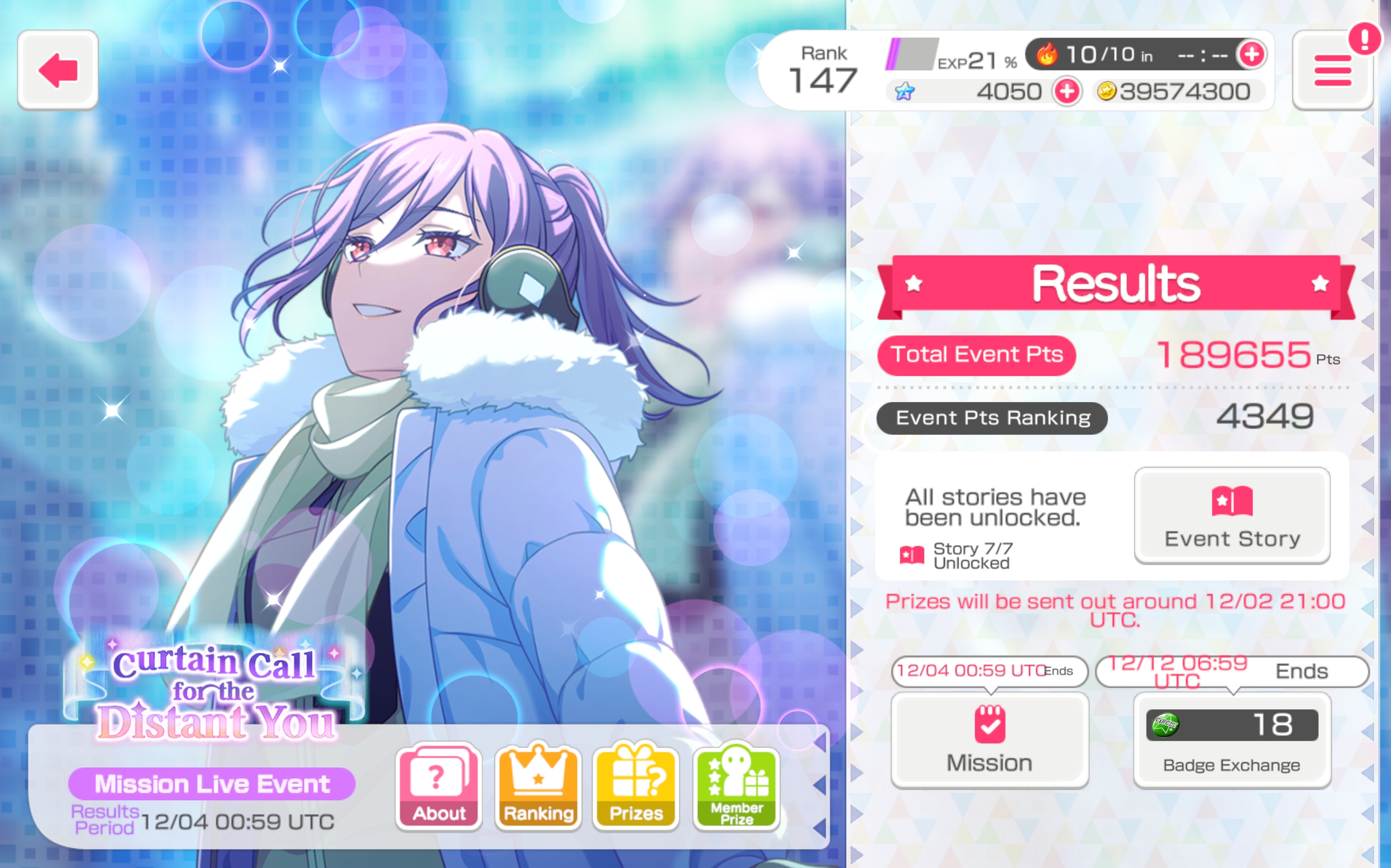Open the Badge Exchange
1391x868 pixels.
tap(1232, 739)
